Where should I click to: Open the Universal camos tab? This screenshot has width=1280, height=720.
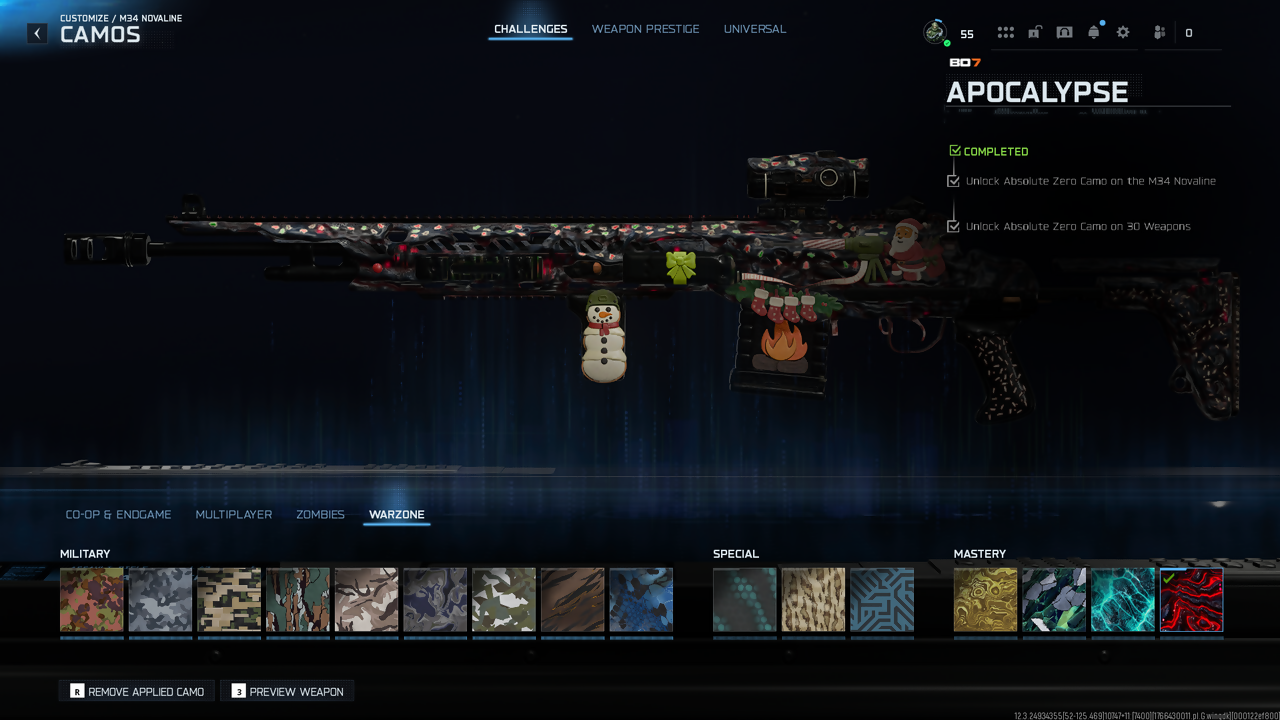pos(754,29)
